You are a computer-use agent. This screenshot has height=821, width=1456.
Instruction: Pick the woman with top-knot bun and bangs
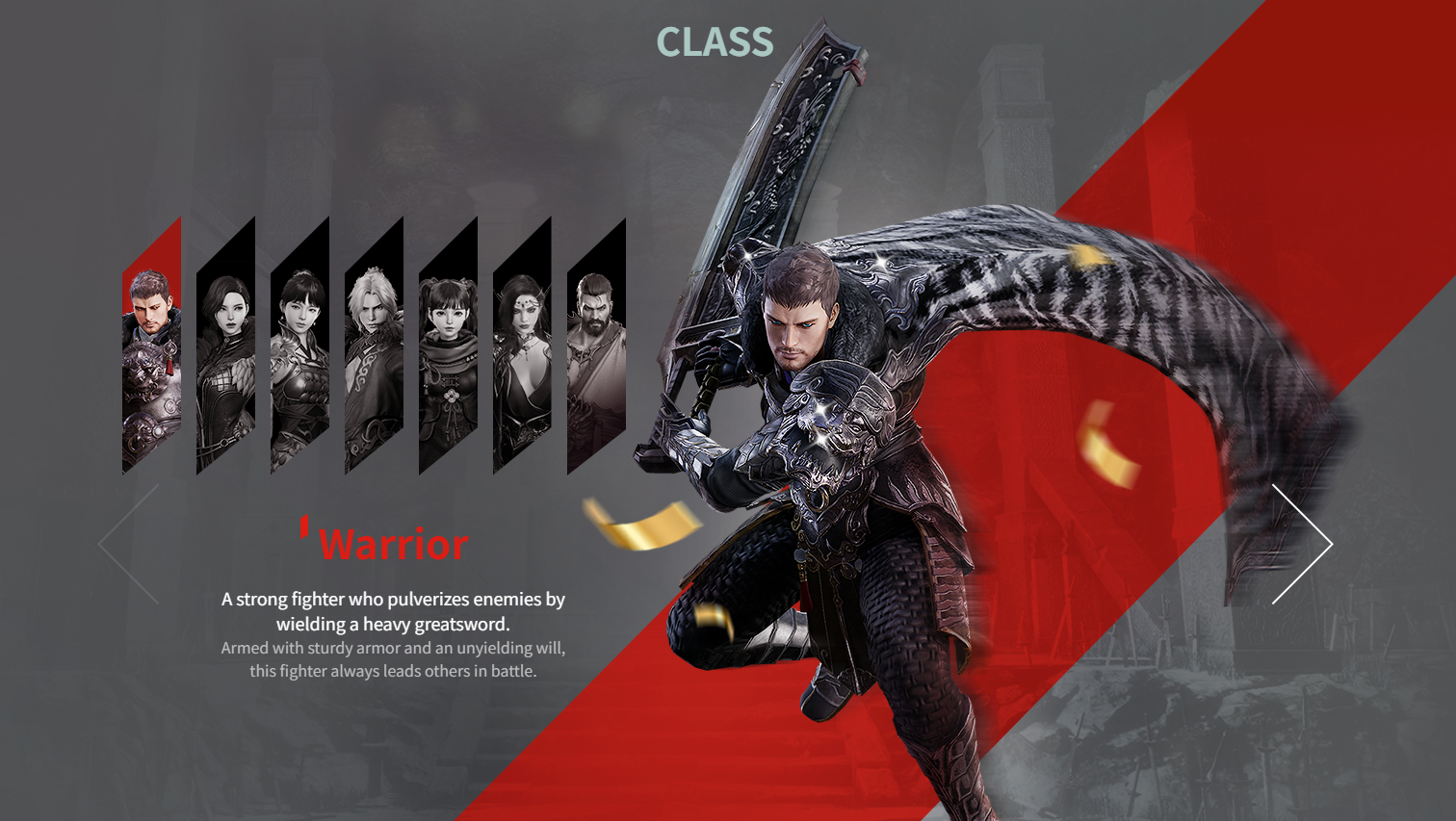coord(299,346)
